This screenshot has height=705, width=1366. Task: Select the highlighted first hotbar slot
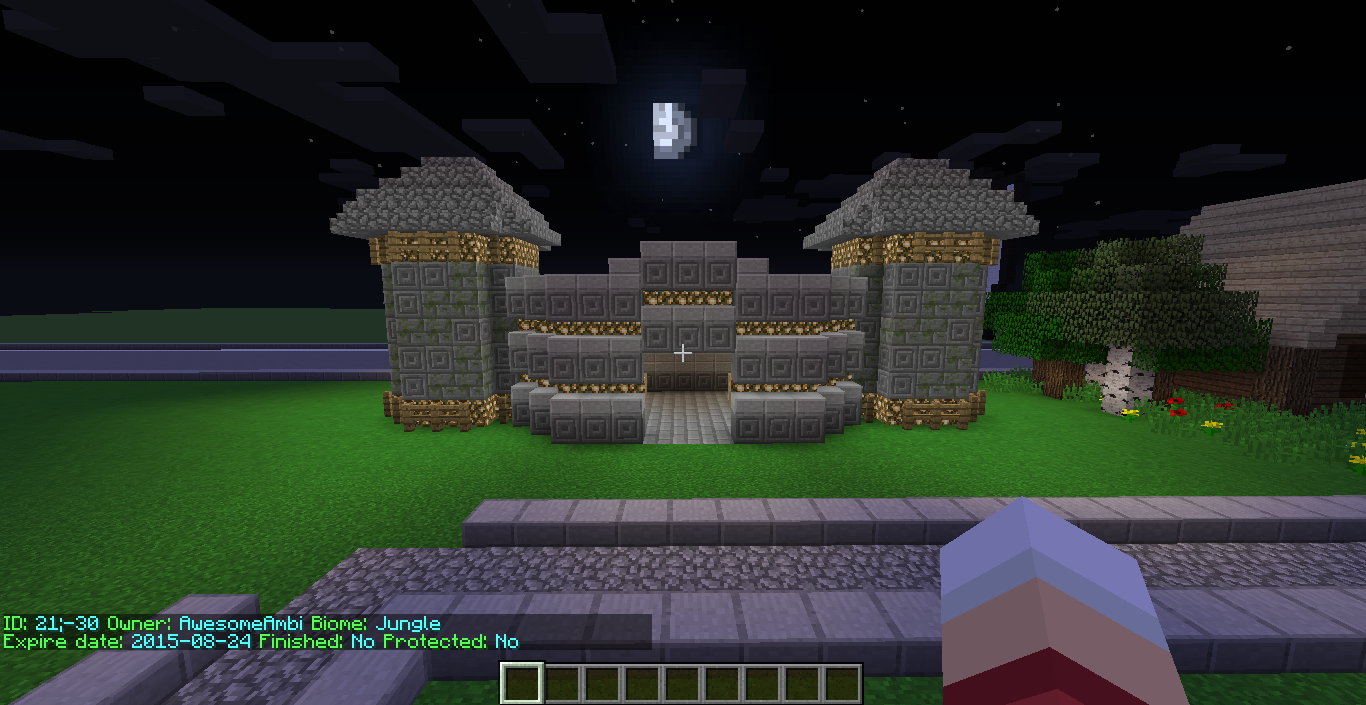point(521,684)
